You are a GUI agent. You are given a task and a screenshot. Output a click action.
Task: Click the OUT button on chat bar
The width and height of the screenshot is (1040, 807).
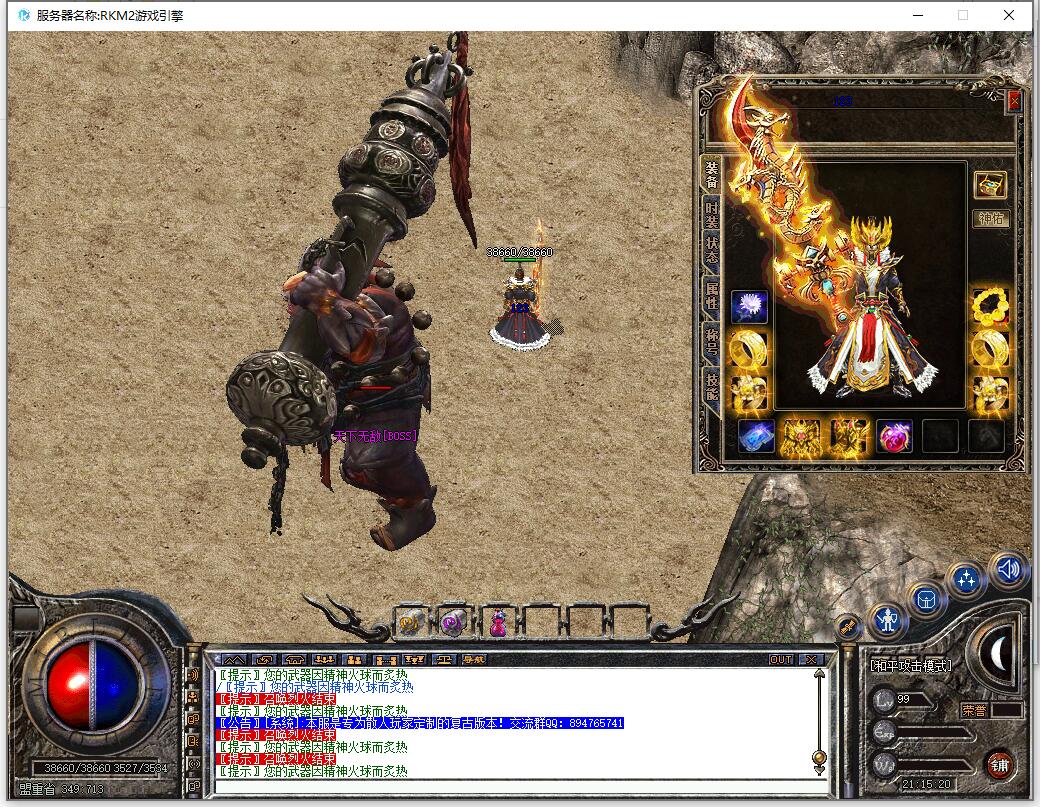[781, 659]
